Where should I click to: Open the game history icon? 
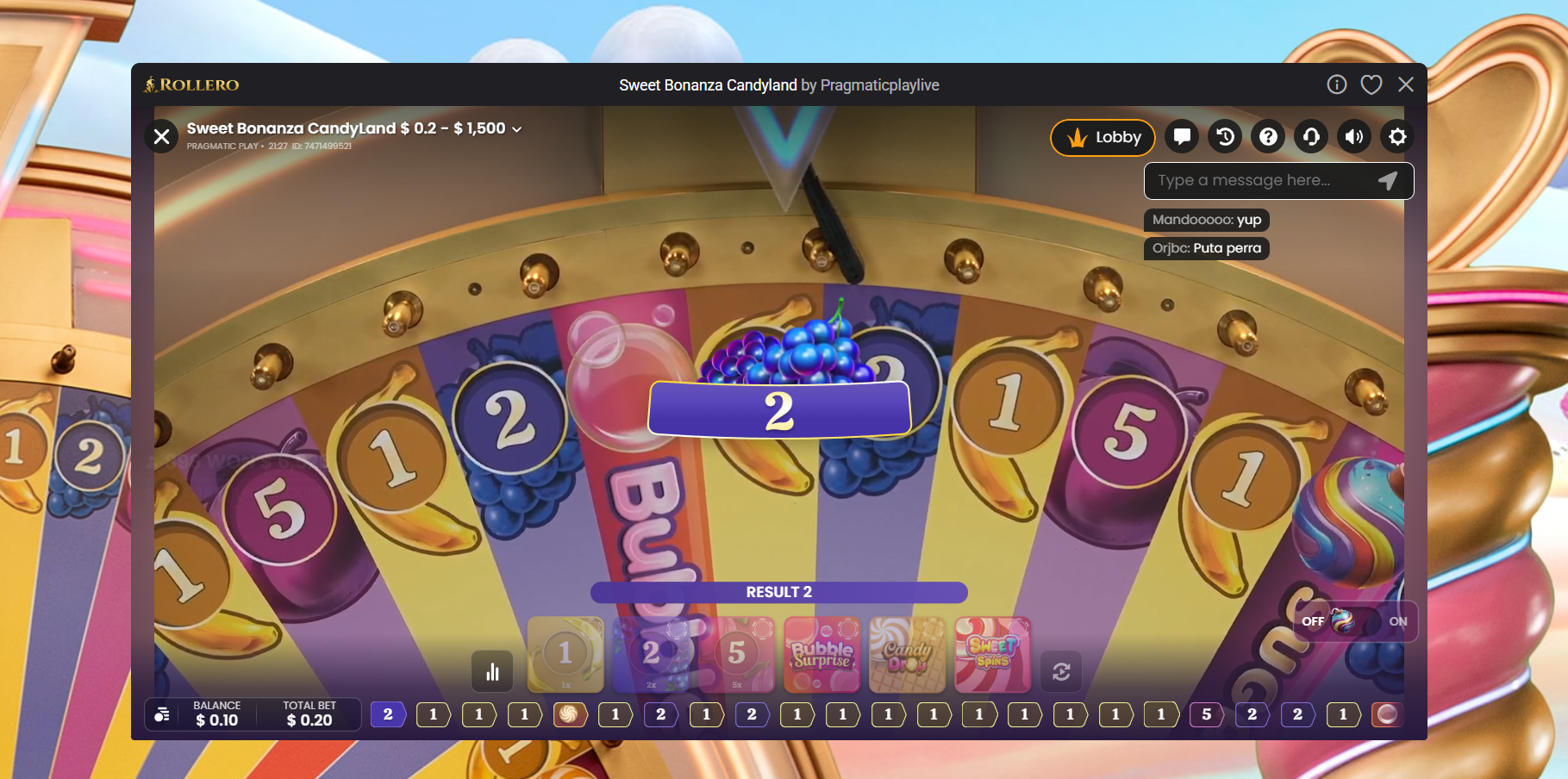point(1224,136)
